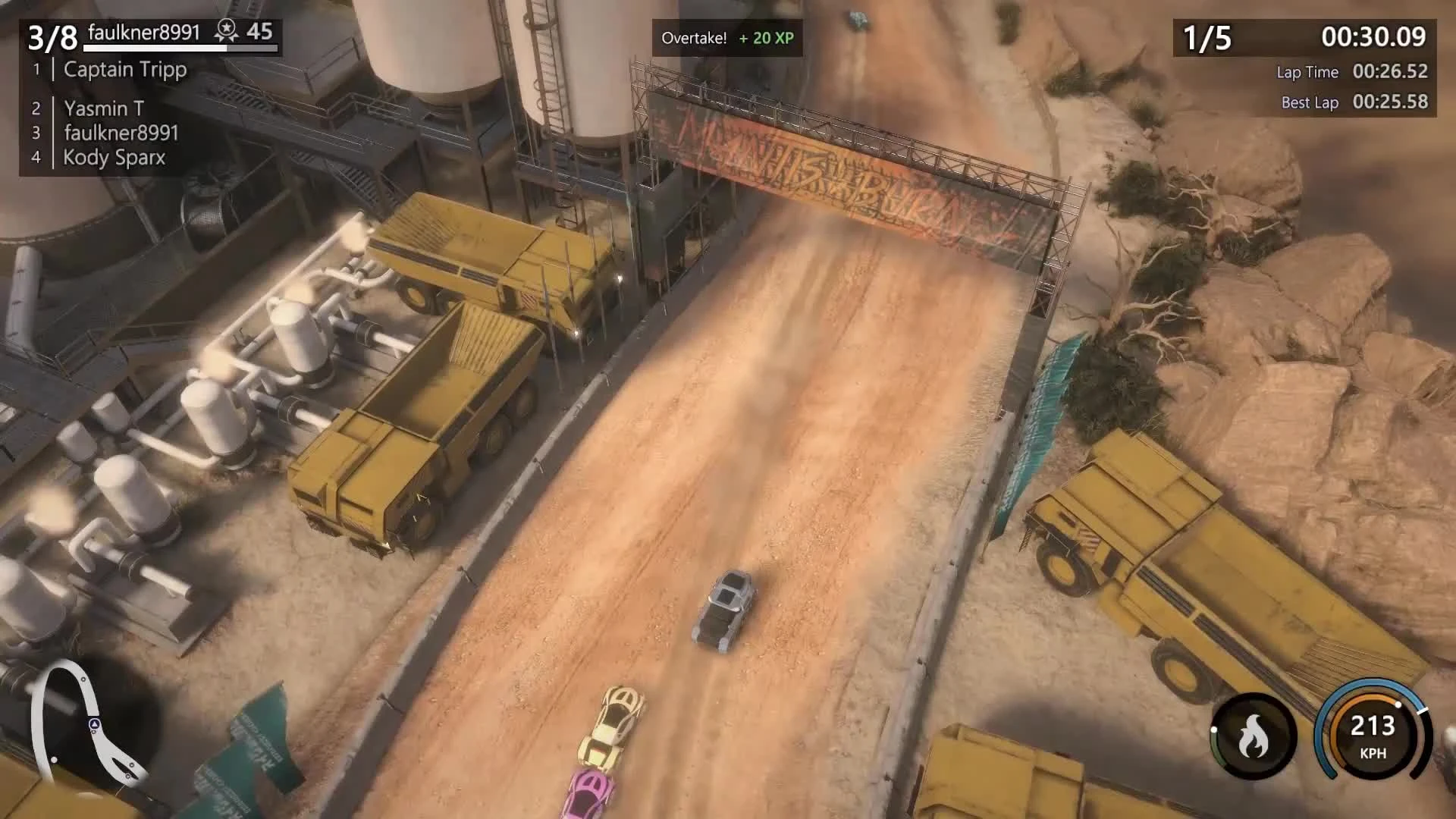Click the Overtake +20 XP notification
The height and width of the screenshot is (819, 1456).
tap(728, 38)
